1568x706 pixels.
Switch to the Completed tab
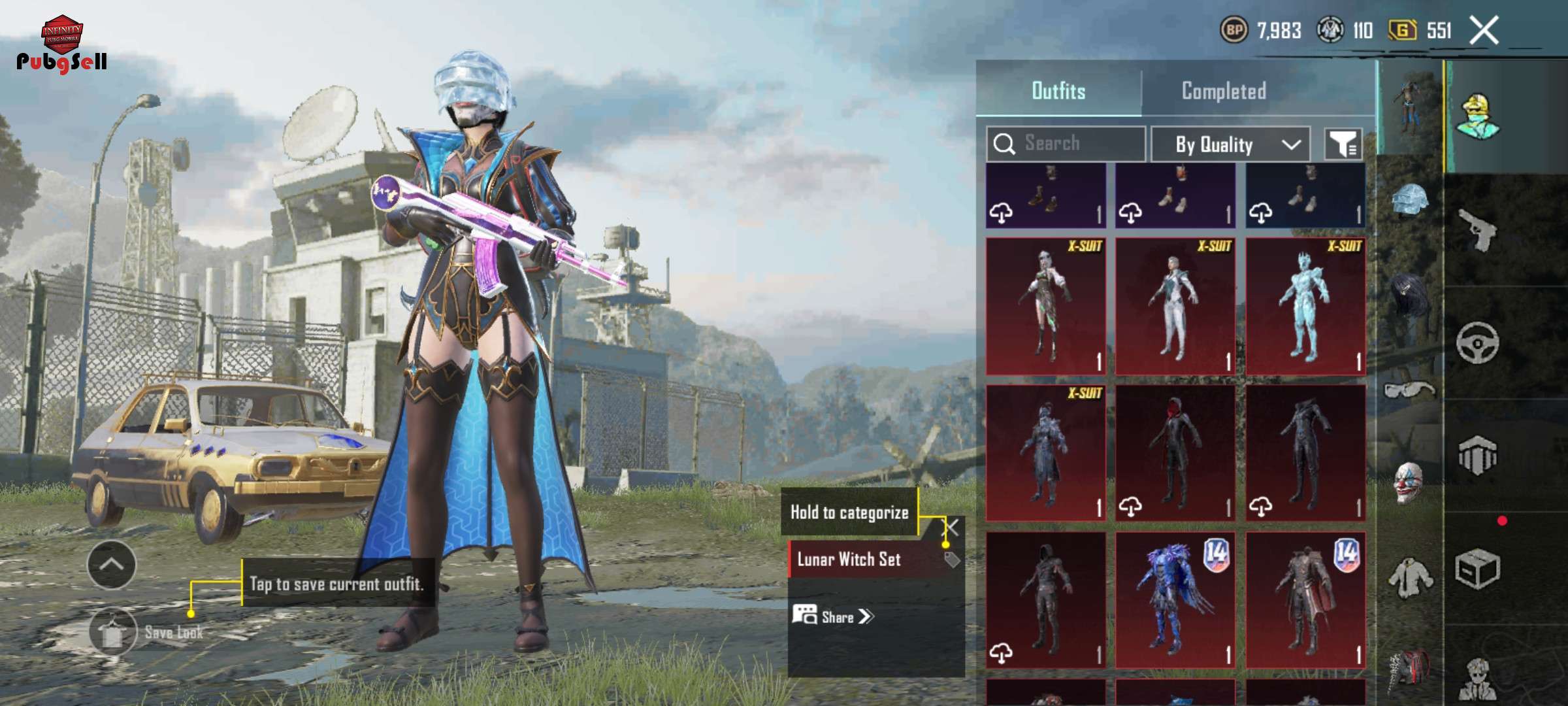click(1224, 91)
